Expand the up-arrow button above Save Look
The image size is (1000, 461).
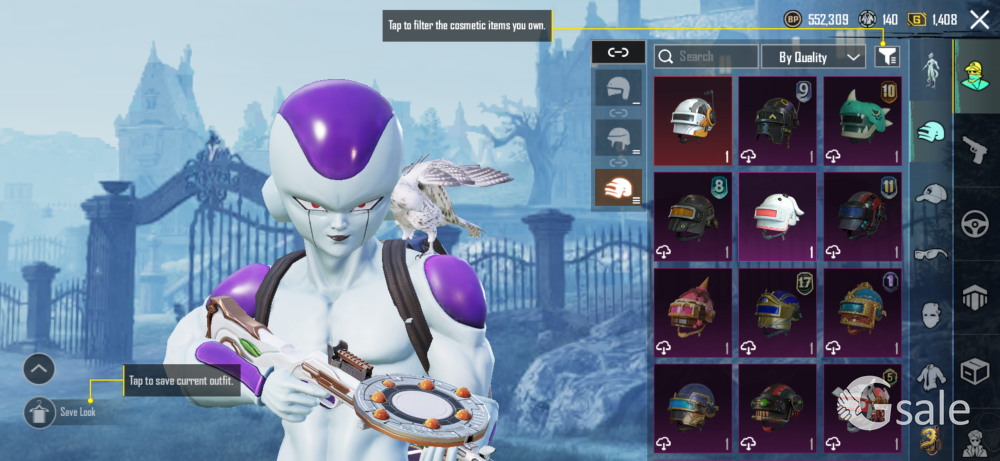click(39, 370)
